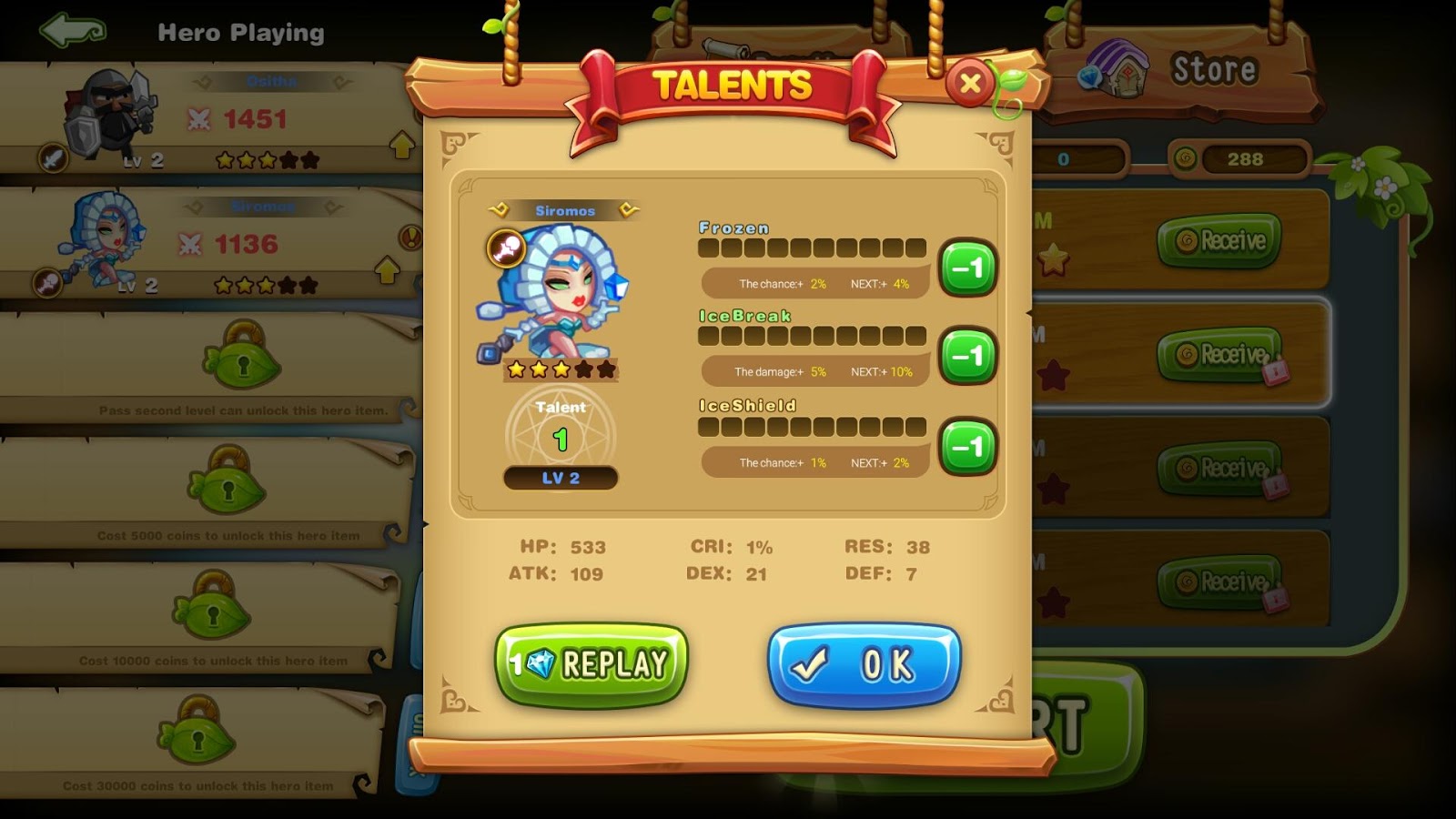Image resolution: width=1456 pixels, height=819 pixels.
Task: Click the weapon skill badge on Siromos portrait
Action: tap(508, 246)
